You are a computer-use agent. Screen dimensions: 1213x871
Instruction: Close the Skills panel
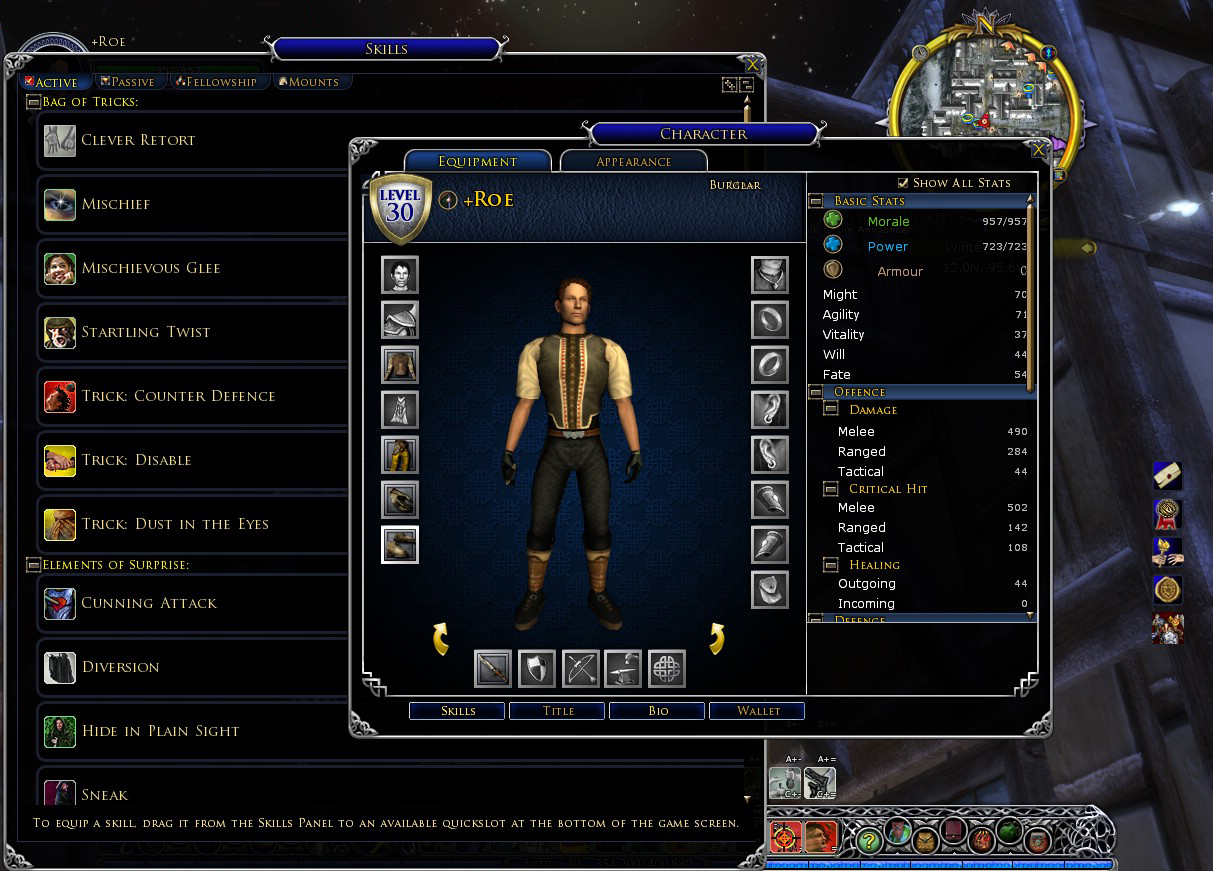[752, 65]
